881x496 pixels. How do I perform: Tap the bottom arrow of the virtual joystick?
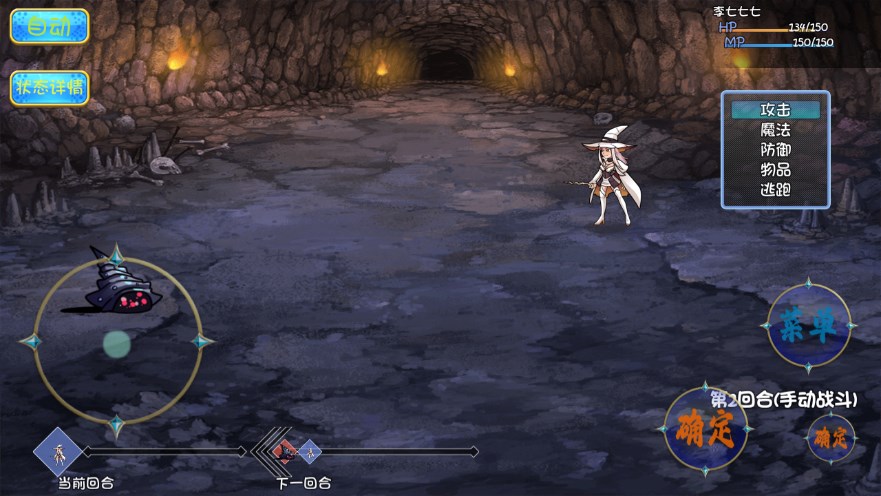click(x=117, y=426)
